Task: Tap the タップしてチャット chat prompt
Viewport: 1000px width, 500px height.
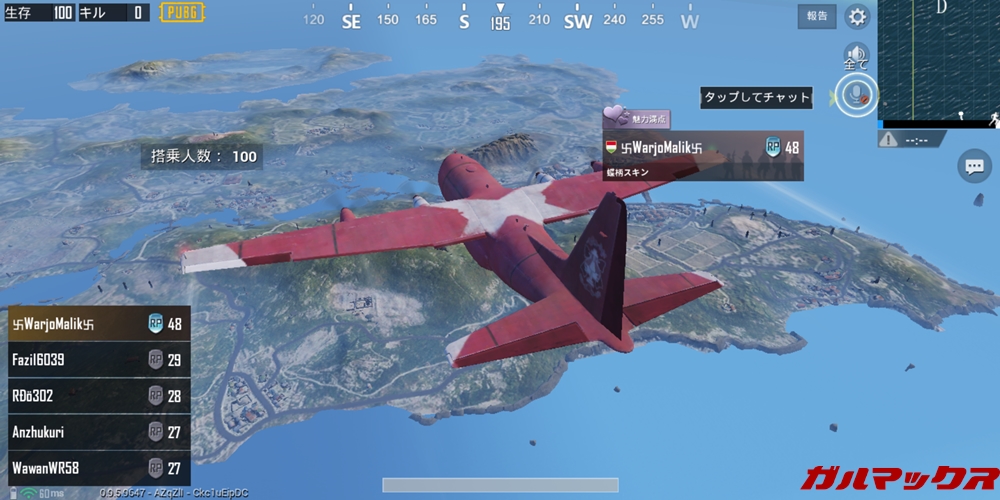Action: (756, 97)
